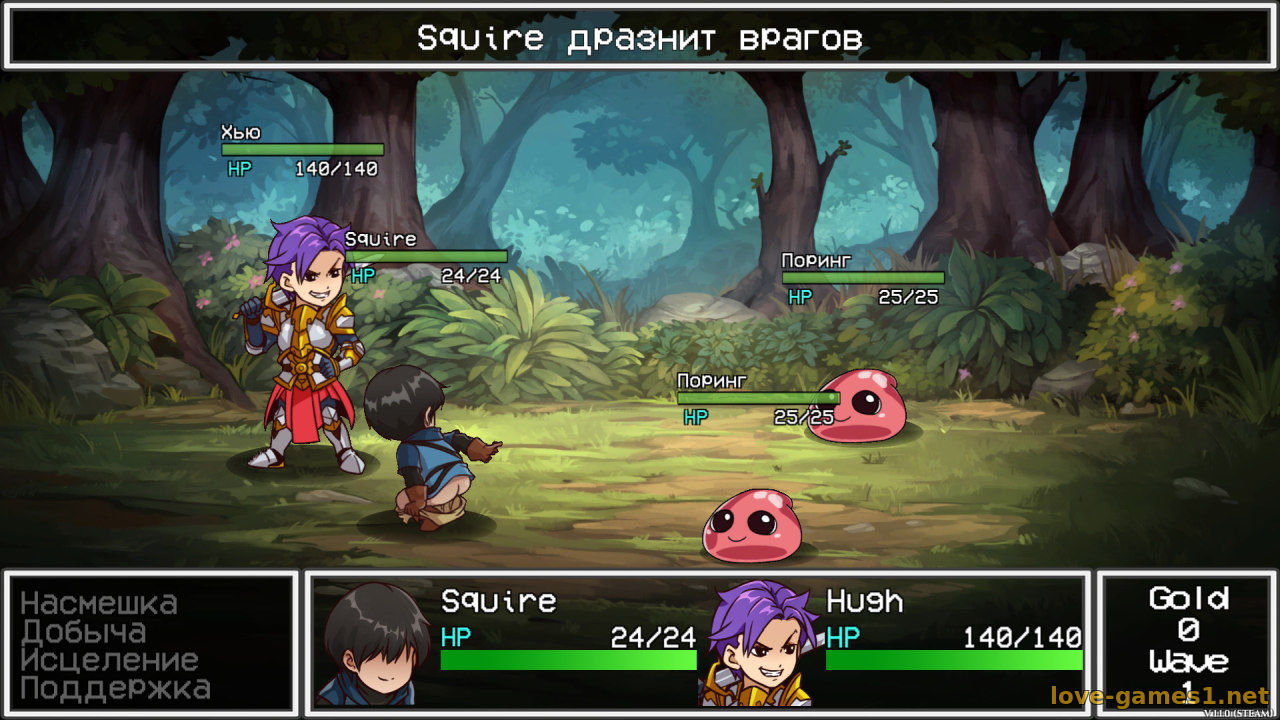
Task: Use the Исцеление command
Action: coord(109,660)
